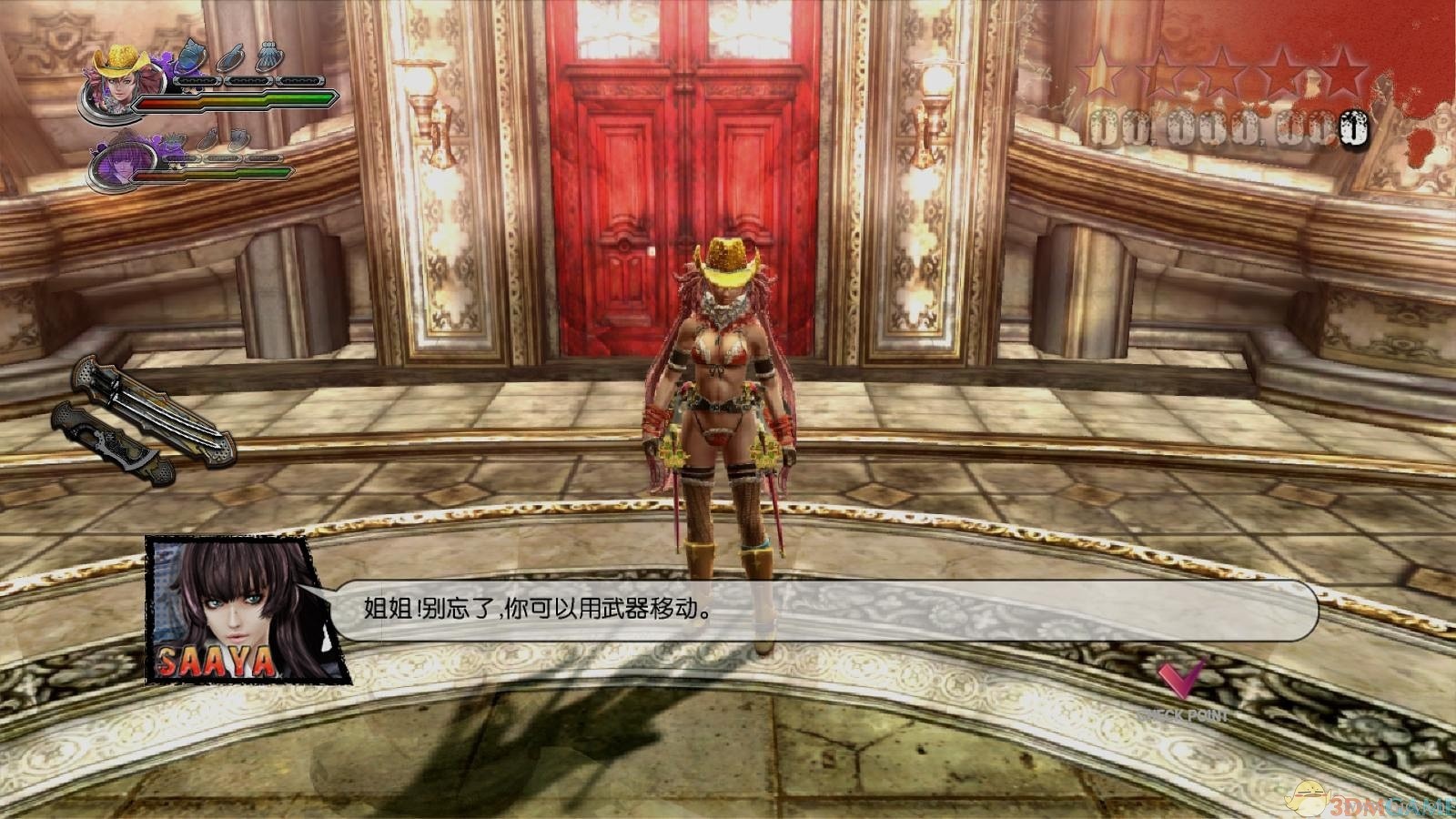Select the blue blade weapon slot icon
1456x819 pixels.
(x=189, y=56)
